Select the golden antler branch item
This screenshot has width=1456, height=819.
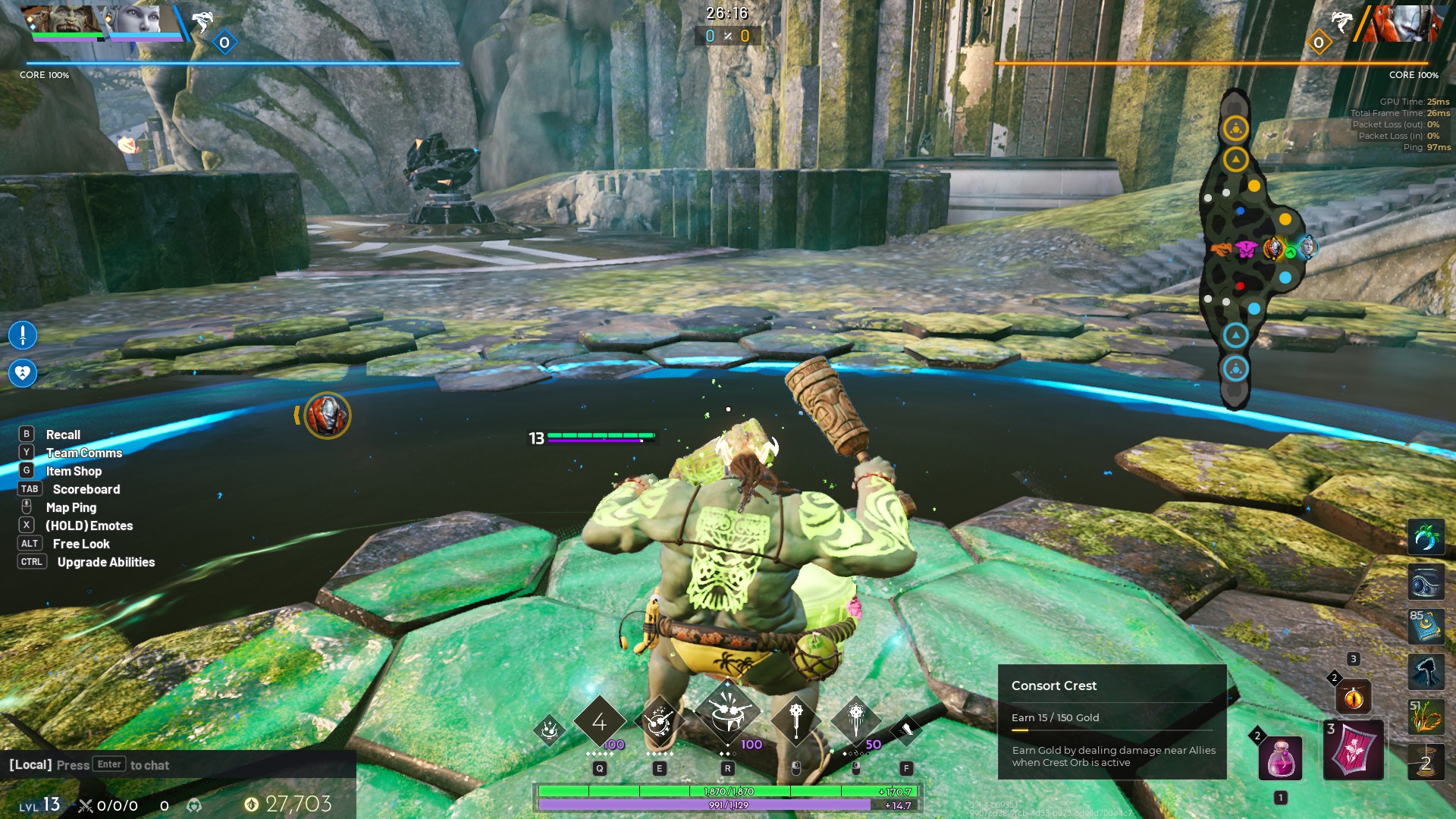[1426, 717]
